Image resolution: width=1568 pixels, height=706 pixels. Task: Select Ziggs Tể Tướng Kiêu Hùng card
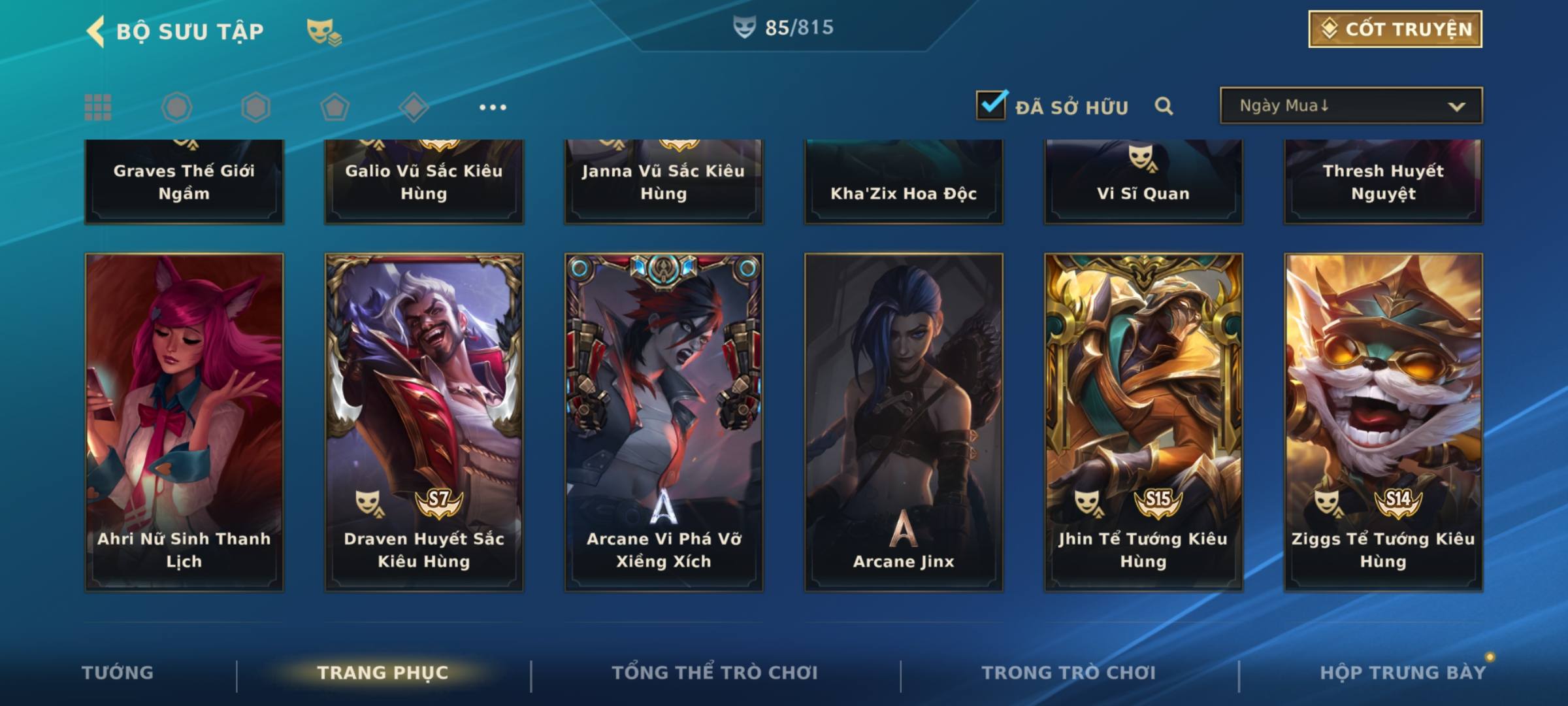[1383, 422]
